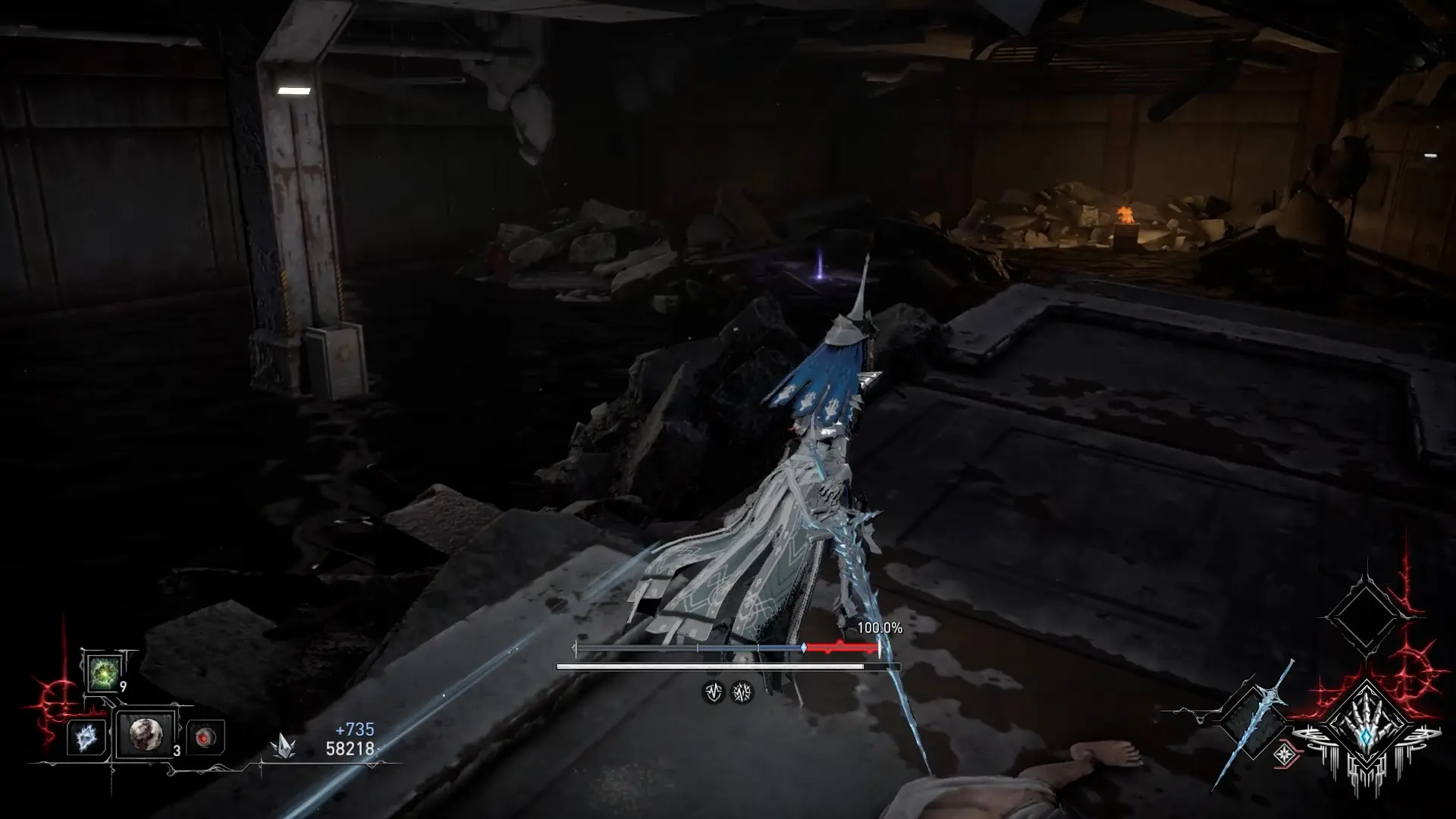The width and height of the screenshot is (1456, 819).
Task: Click the small starburst diamond icon
Action: 1284,754
